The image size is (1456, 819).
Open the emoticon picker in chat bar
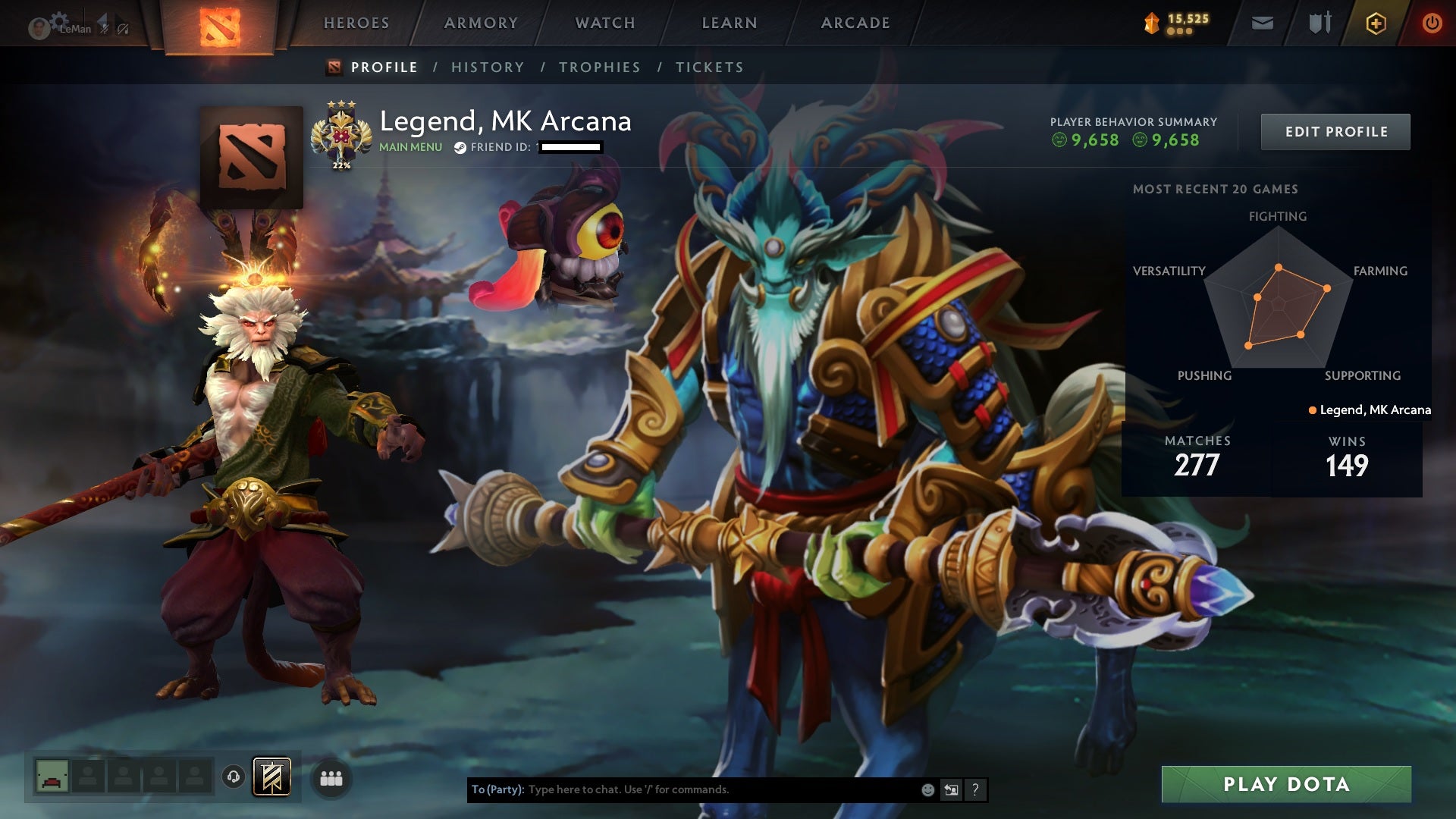coord(927,789)
